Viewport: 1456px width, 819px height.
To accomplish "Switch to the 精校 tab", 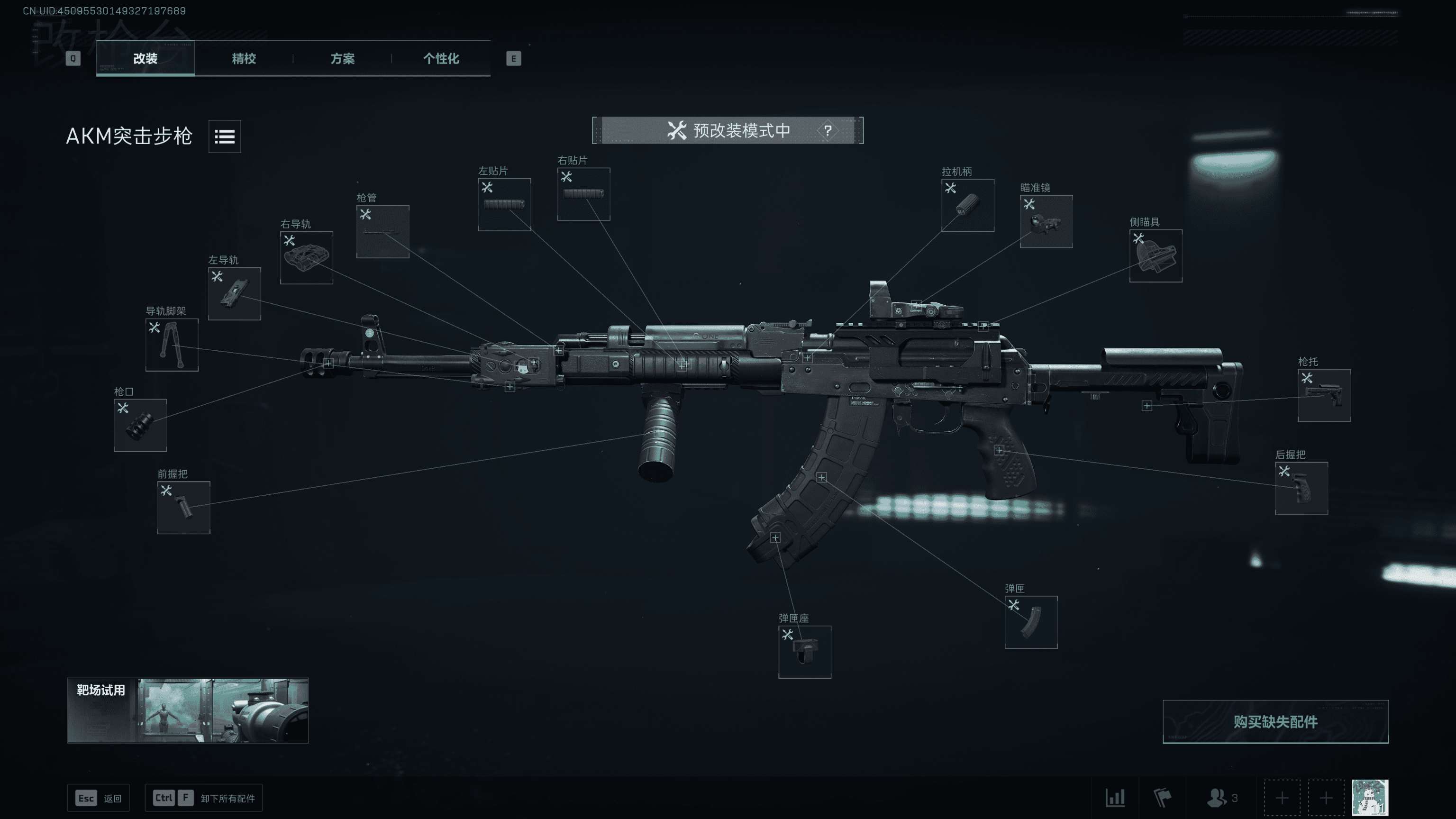I will (x=244, y=58).
